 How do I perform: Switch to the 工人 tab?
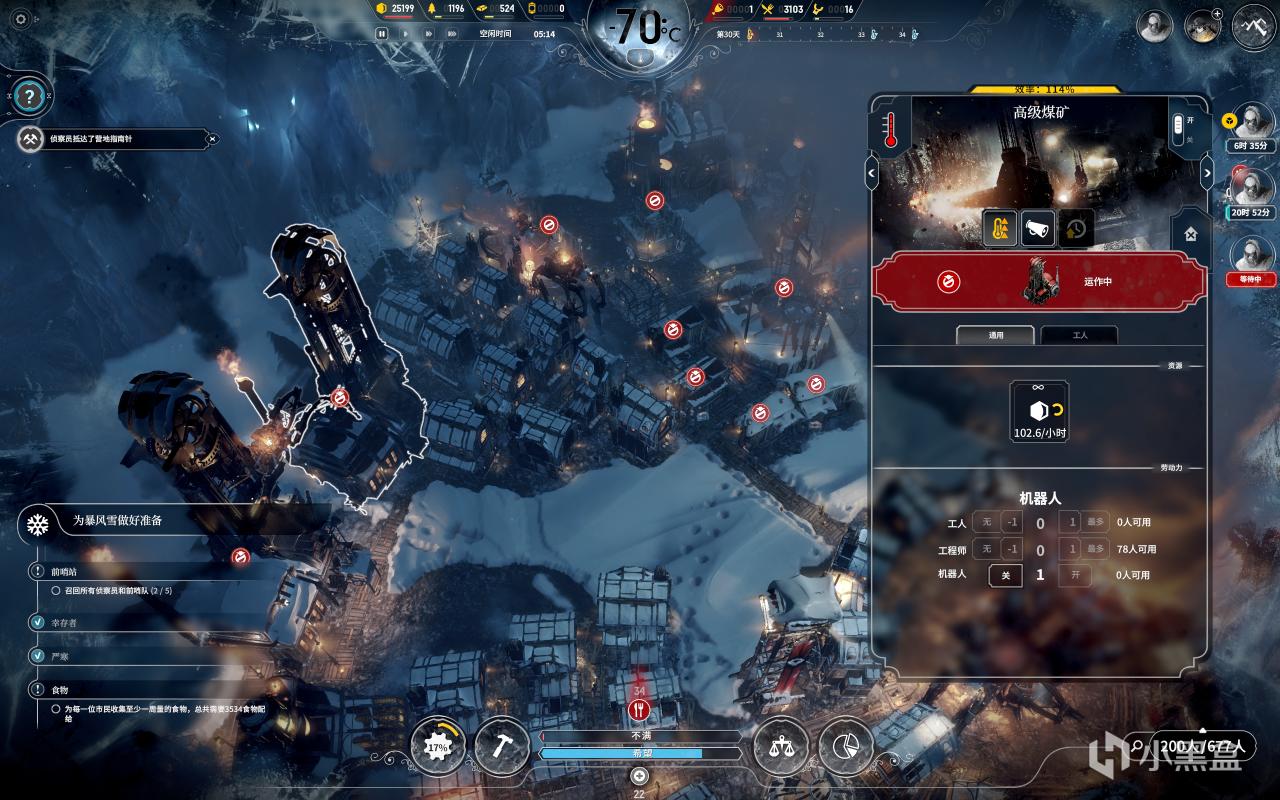click(1079, 336)
